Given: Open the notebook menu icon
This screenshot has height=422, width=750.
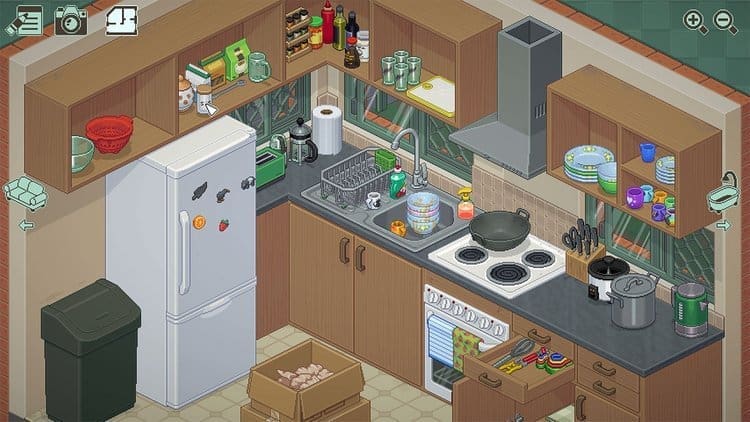Looking at the screenshot, I should click(x=23, y=20).
